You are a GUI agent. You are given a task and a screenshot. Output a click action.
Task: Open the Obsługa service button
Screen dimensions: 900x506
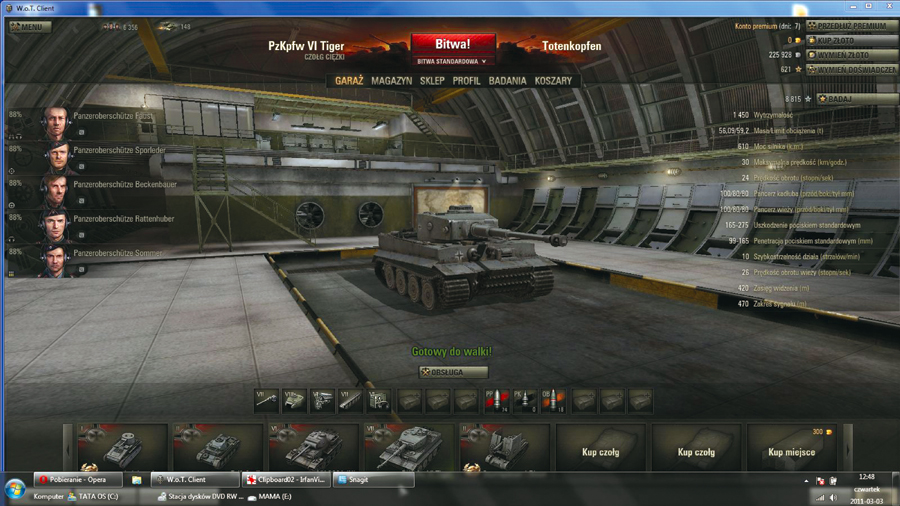coord(454,372)
